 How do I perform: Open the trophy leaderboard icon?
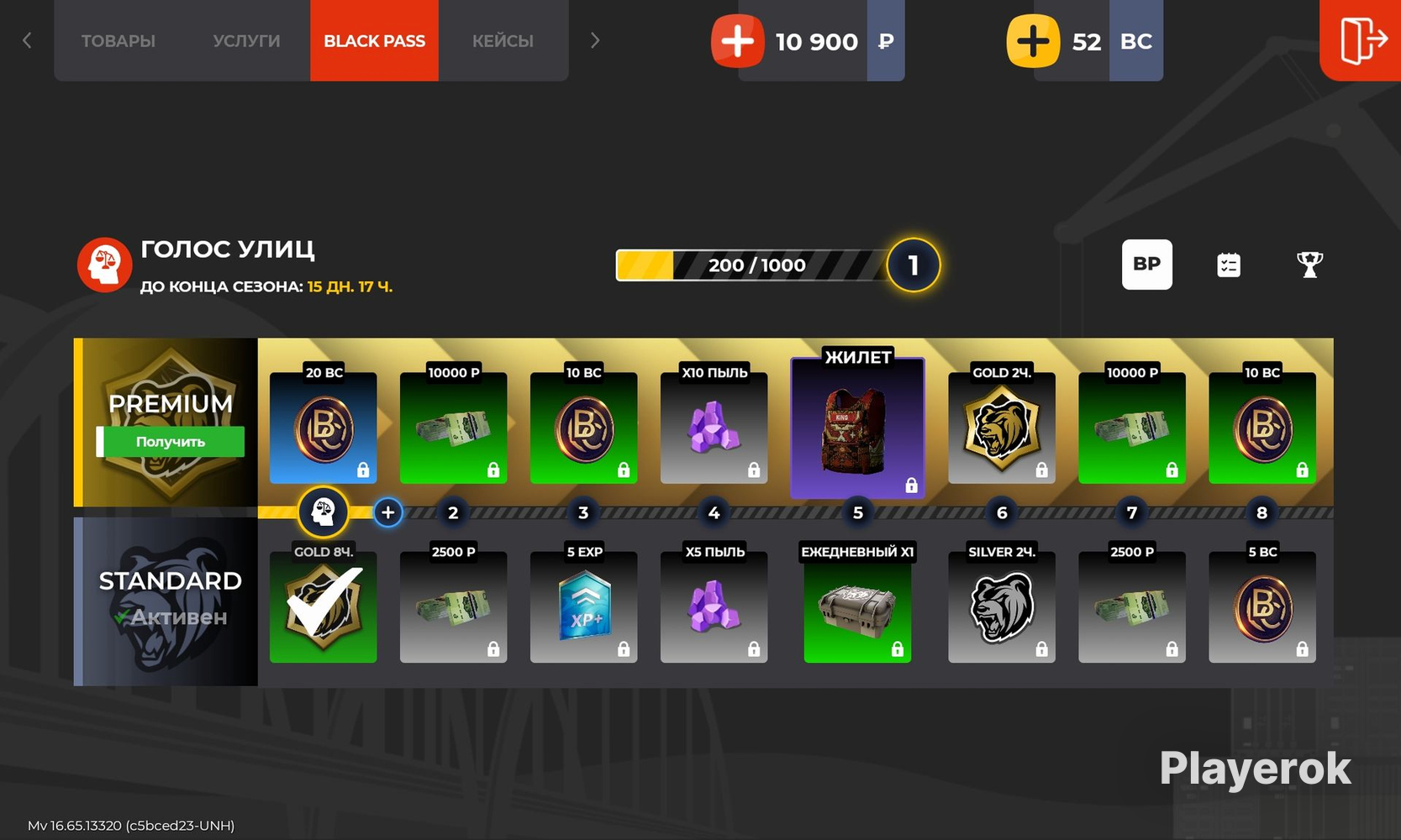(1309, 265)
